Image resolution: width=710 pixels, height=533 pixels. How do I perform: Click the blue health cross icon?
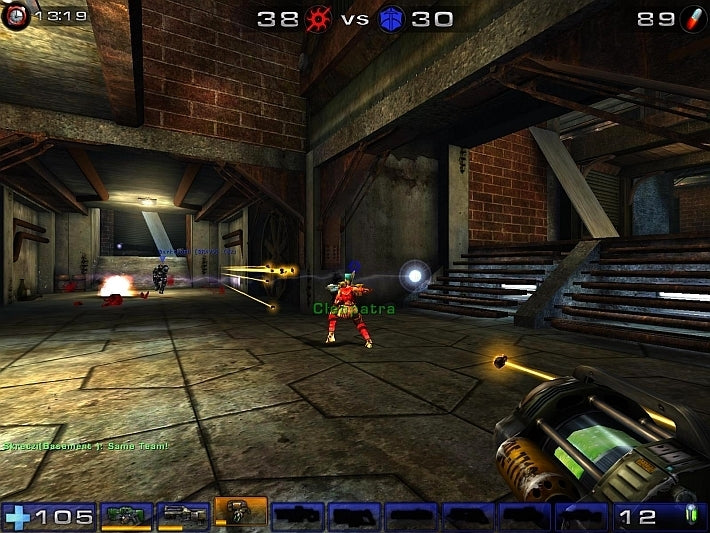17,517
